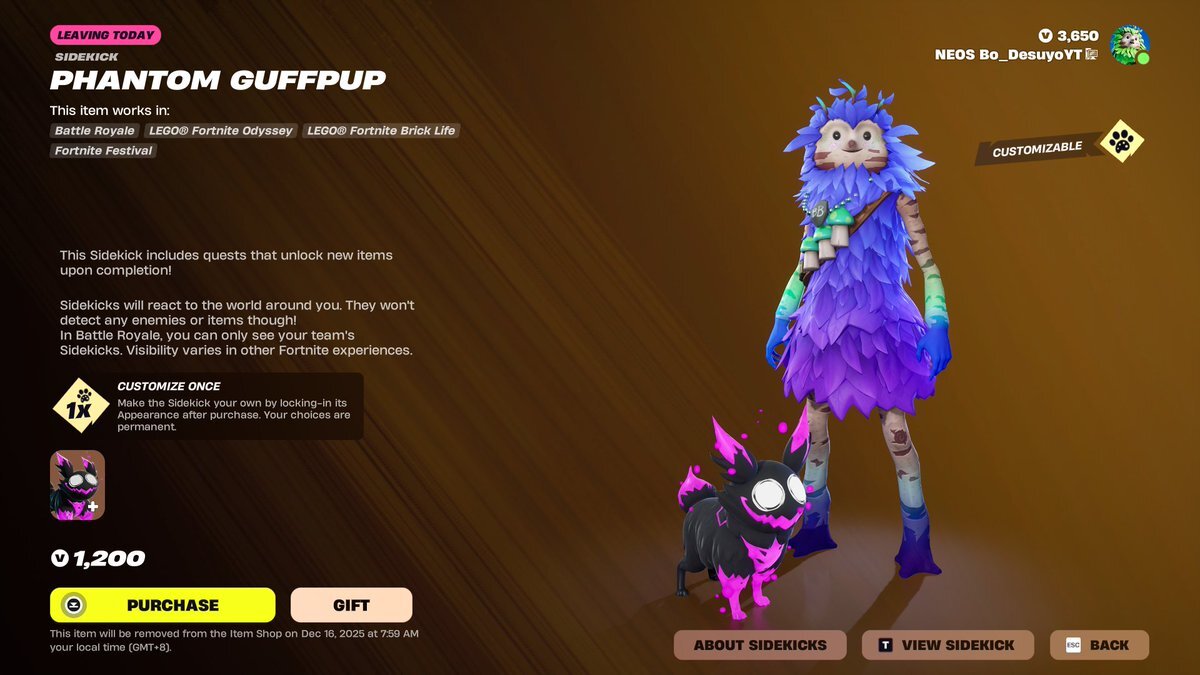Gift this sidekick to a friend
The image size is (1200, 675).
351,605
